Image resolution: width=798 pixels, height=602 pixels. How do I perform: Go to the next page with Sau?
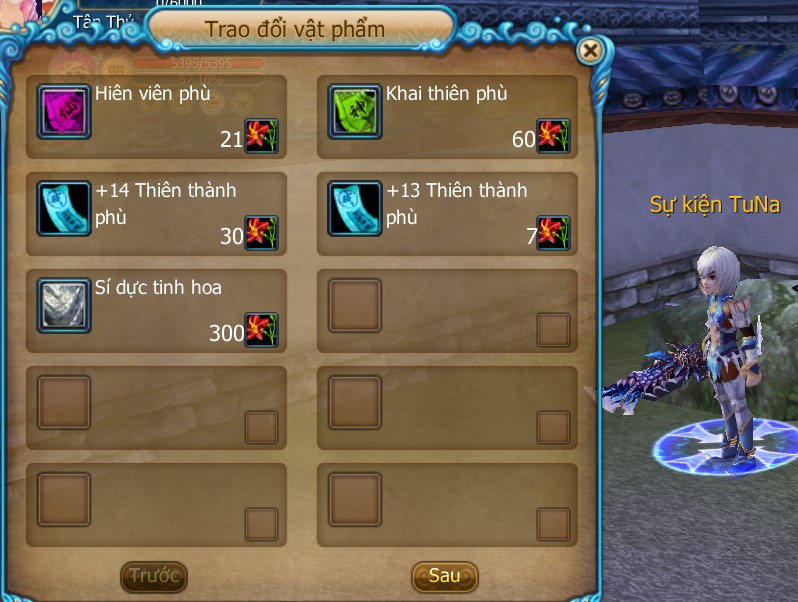(444, 575)
